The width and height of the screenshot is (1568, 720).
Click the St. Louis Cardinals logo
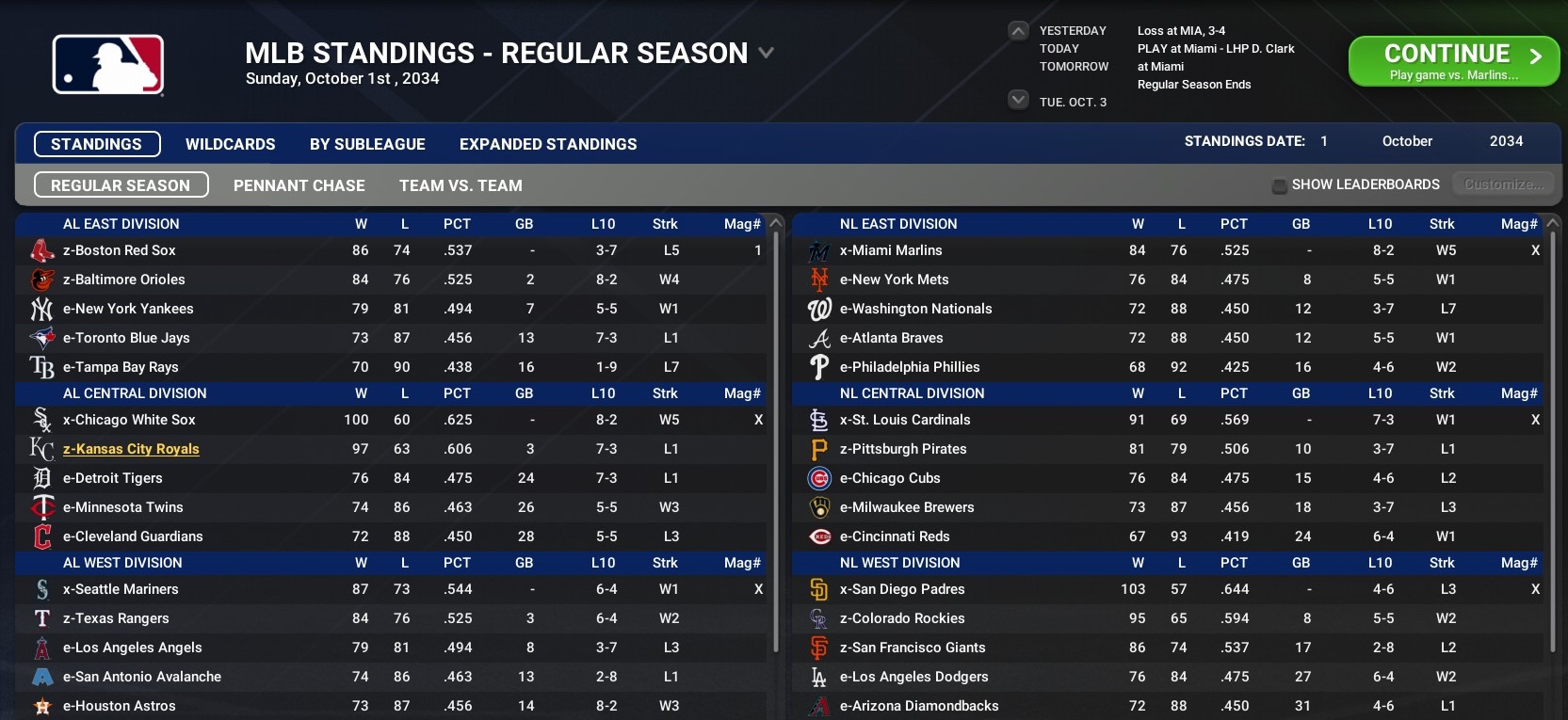coord(819,420)
